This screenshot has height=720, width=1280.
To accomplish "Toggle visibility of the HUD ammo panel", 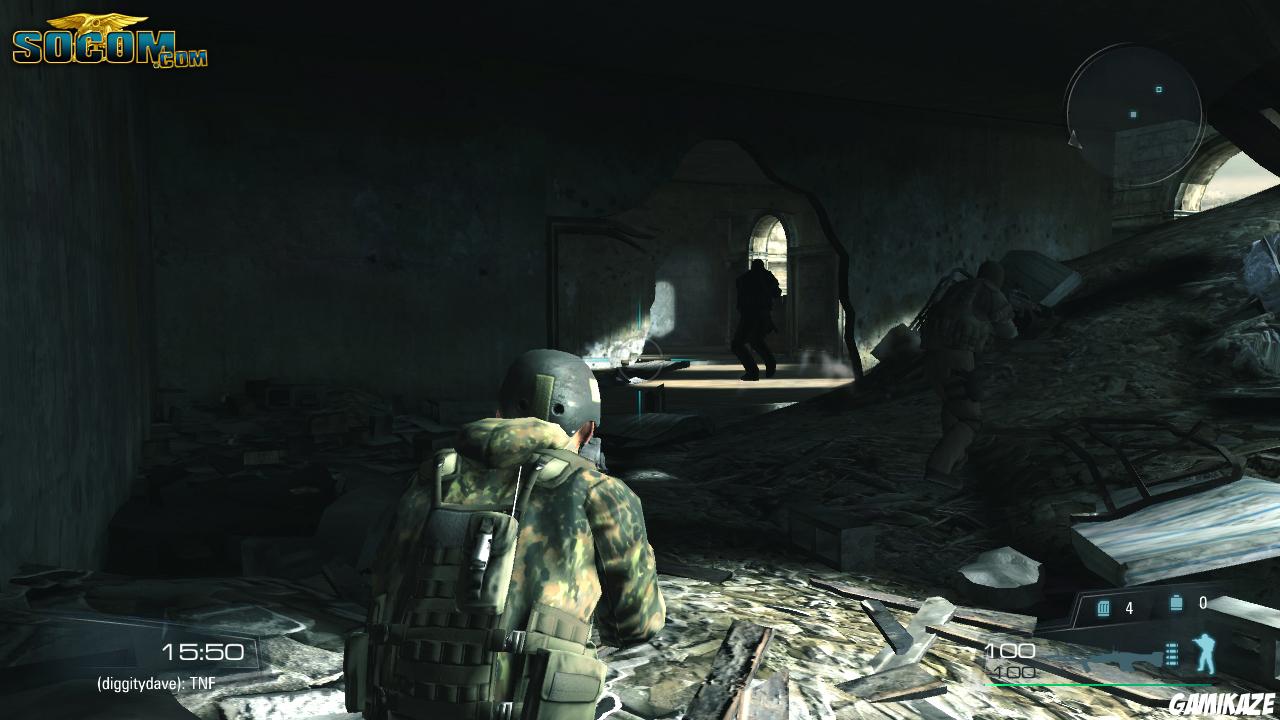I will (x=1140, y=605).
